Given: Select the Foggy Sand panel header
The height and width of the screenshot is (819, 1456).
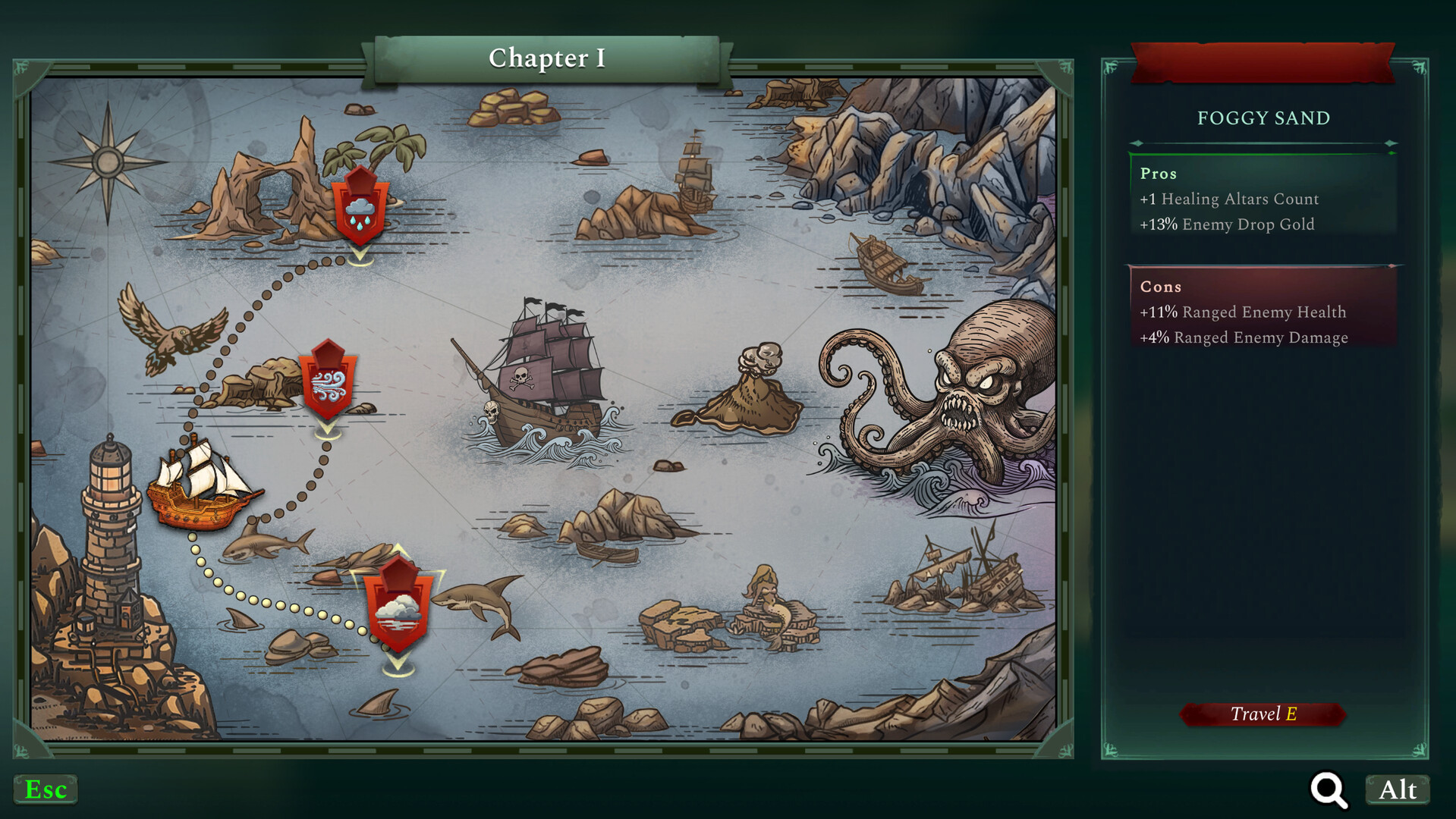Looking at the screenshot, I should (x=1263, y=118).
